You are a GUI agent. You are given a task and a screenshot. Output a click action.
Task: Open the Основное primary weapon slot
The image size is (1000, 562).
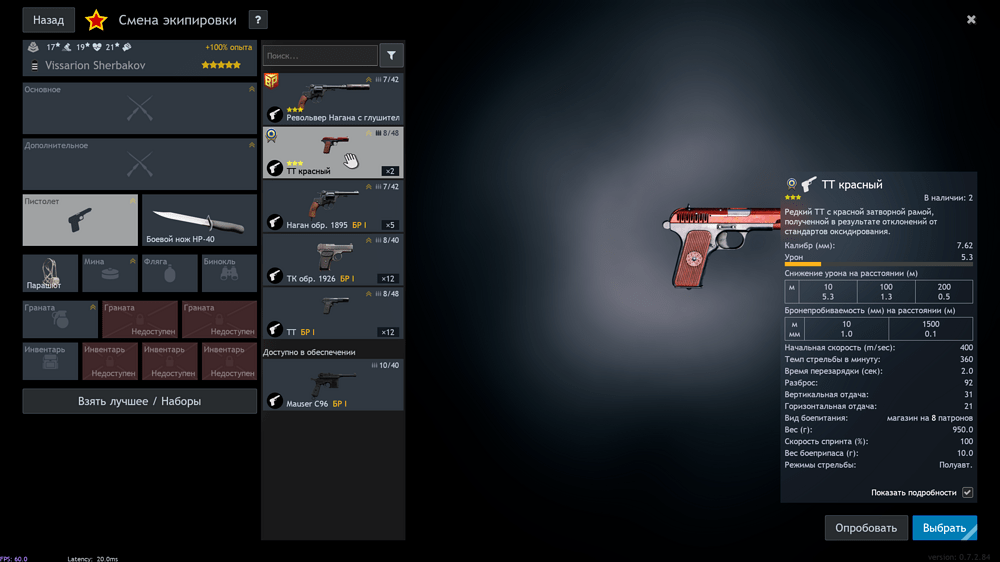pyautogui.click(x=140, y=108)
